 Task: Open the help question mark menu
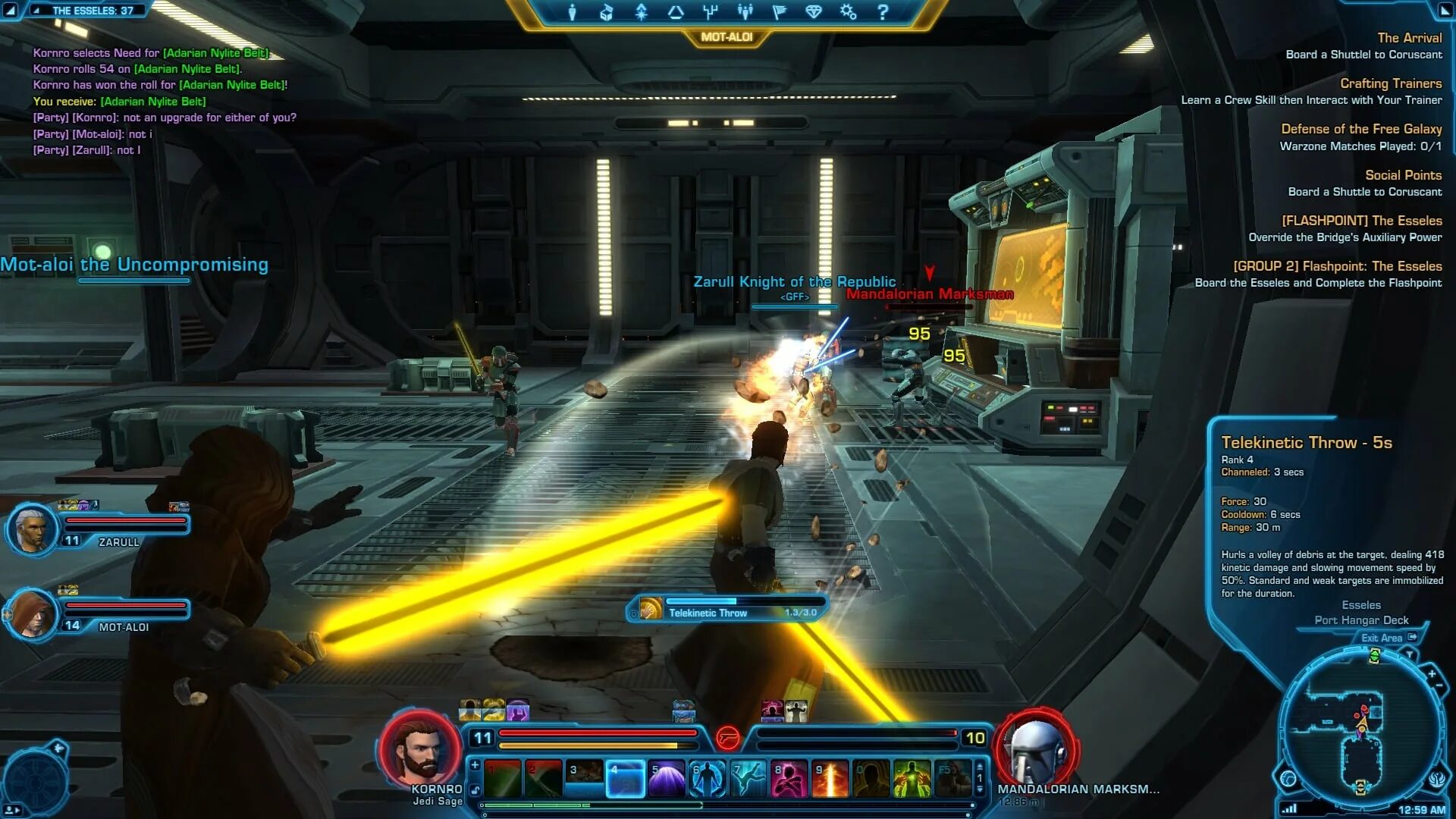point(883,12)
